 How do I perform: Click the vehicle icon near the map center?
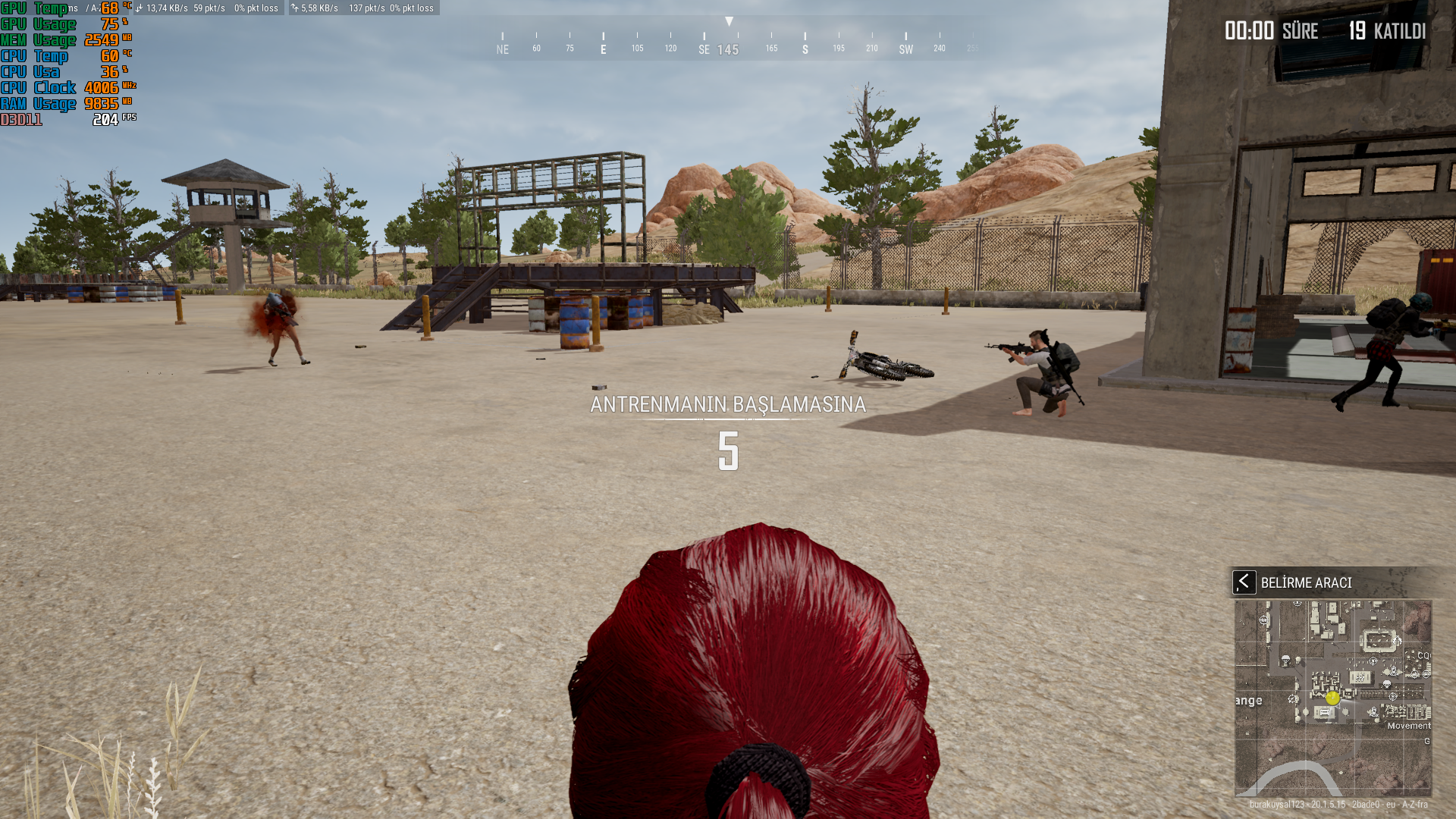[1324, 713]
